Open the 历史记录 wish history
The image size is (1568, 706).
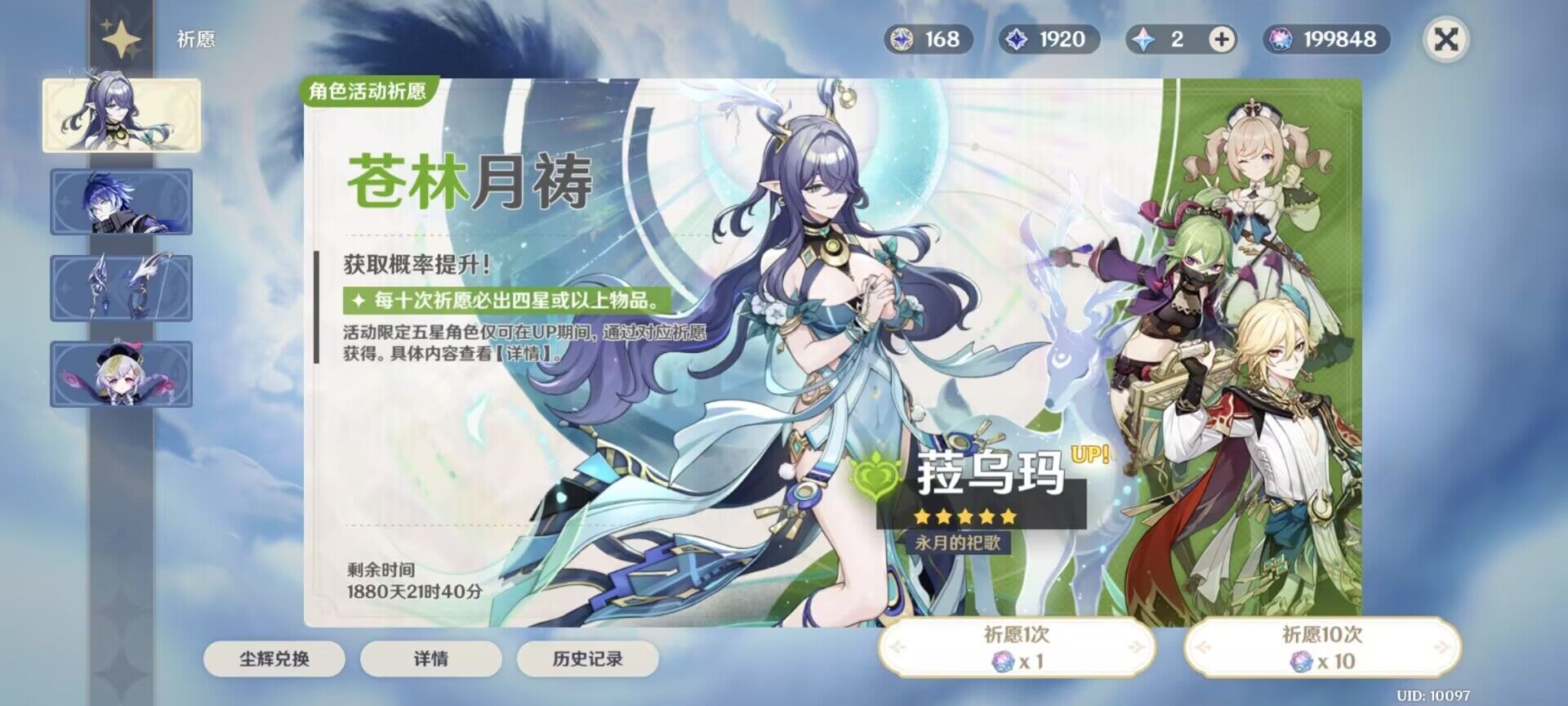(x=586, y=659)
